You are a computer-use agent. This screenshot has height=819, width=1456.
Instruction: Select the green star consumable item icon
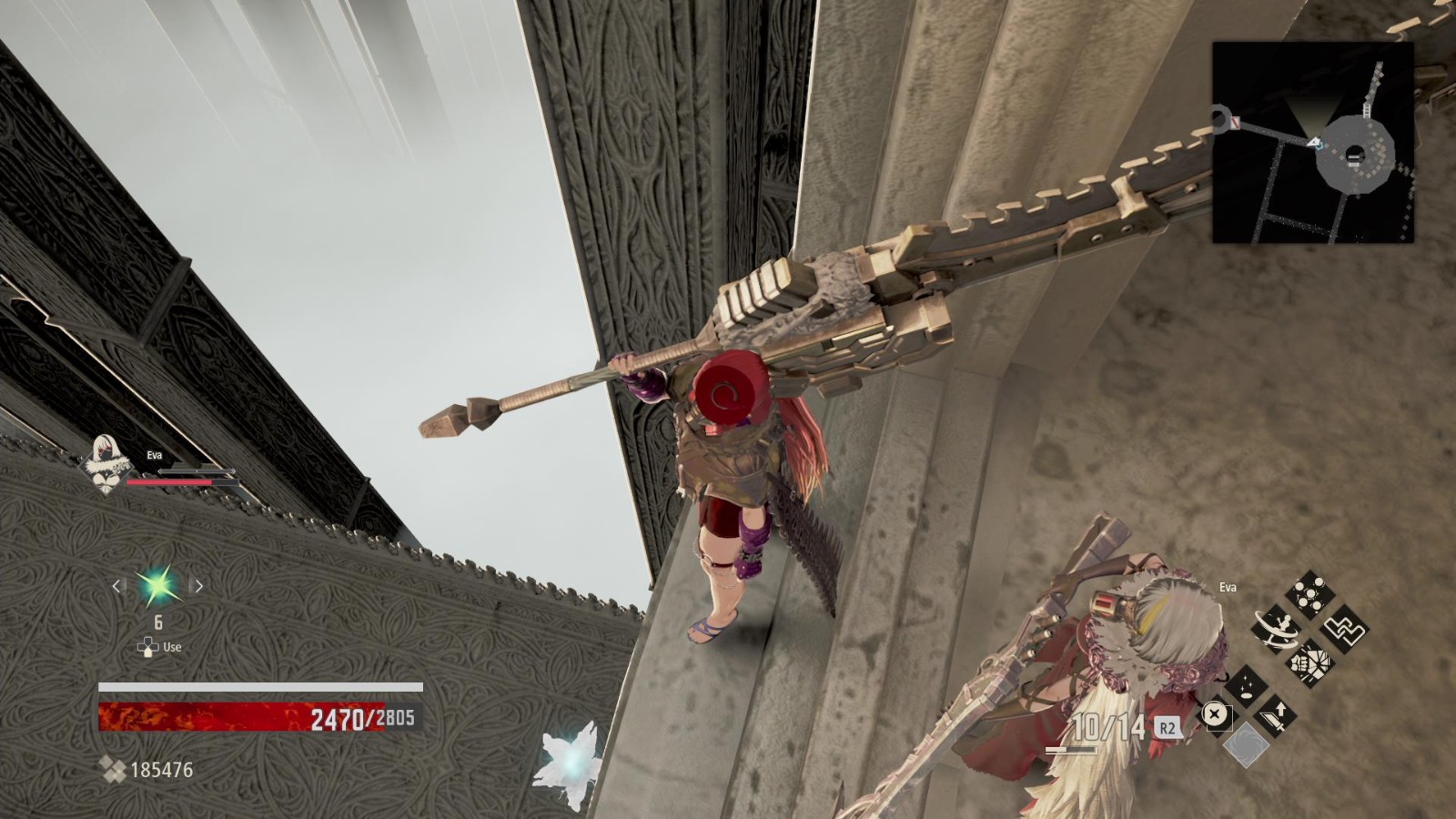(x=157, y=587)
